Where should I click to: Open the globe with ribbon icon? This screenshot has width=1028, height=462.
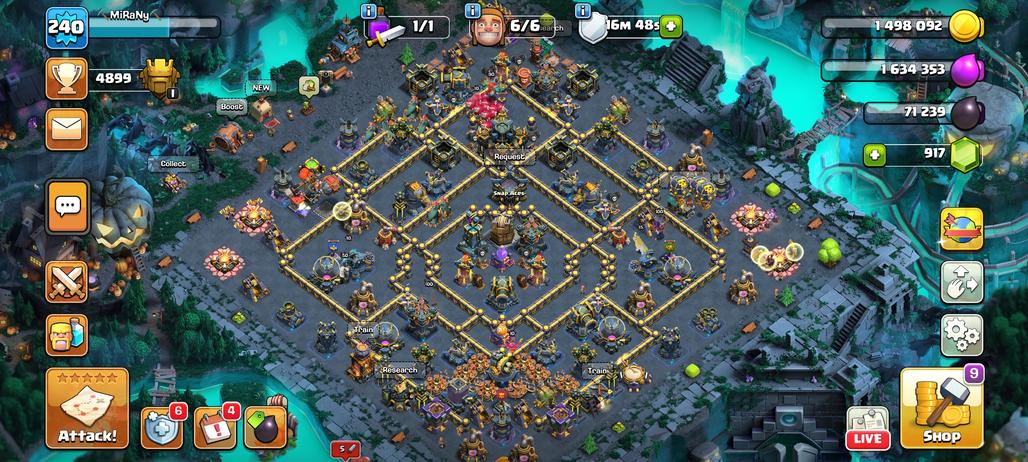click(961, 229)
